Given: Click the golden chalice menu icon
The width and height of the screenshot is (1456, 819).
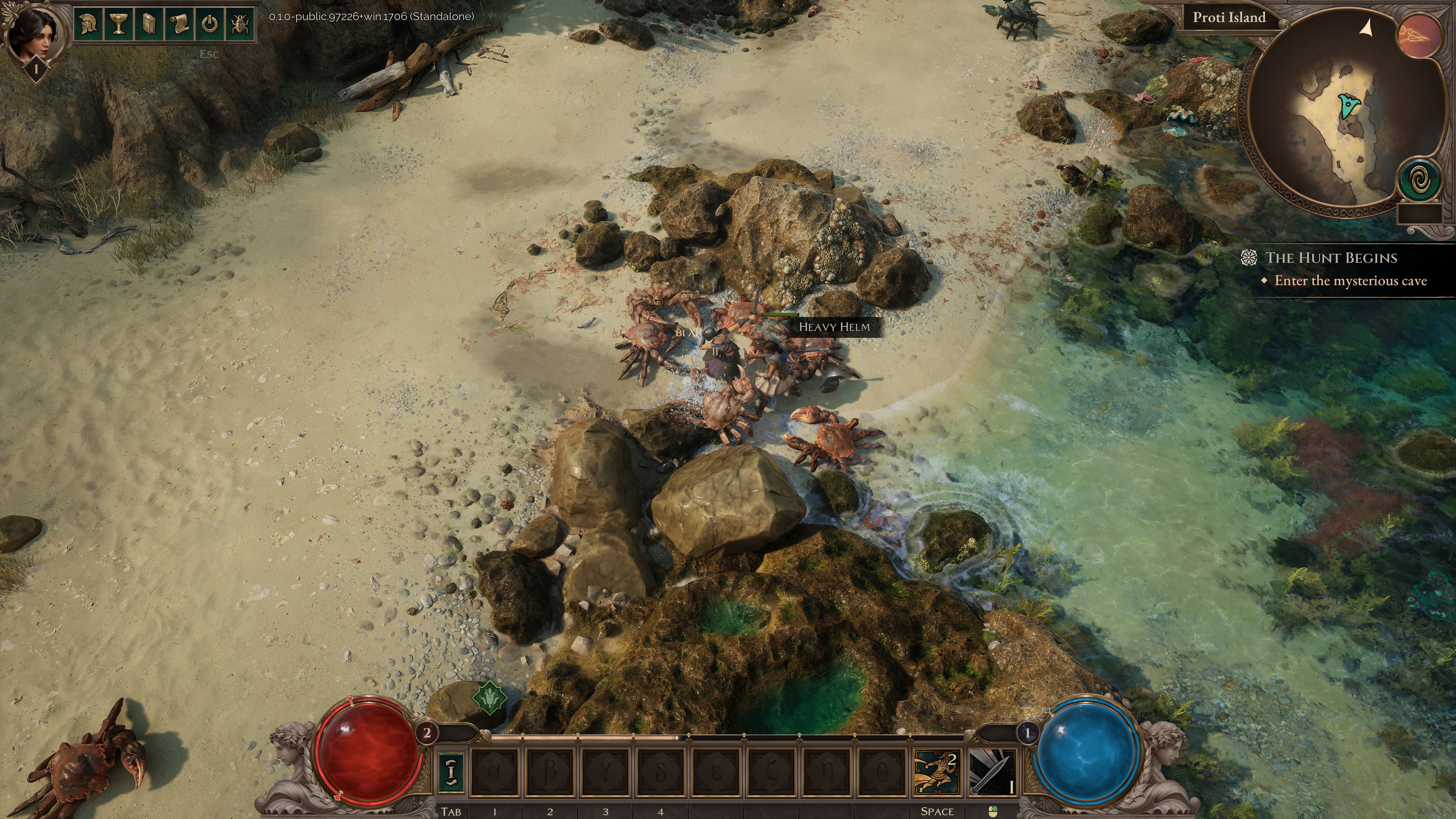Looking at the screenshot, I should click(118, 24).
